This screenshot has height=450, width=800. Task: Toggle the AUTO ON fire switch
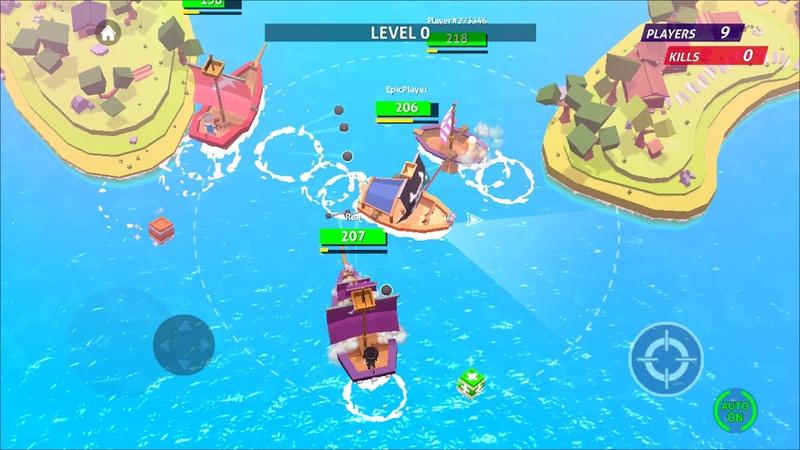(x=735, y=410)
